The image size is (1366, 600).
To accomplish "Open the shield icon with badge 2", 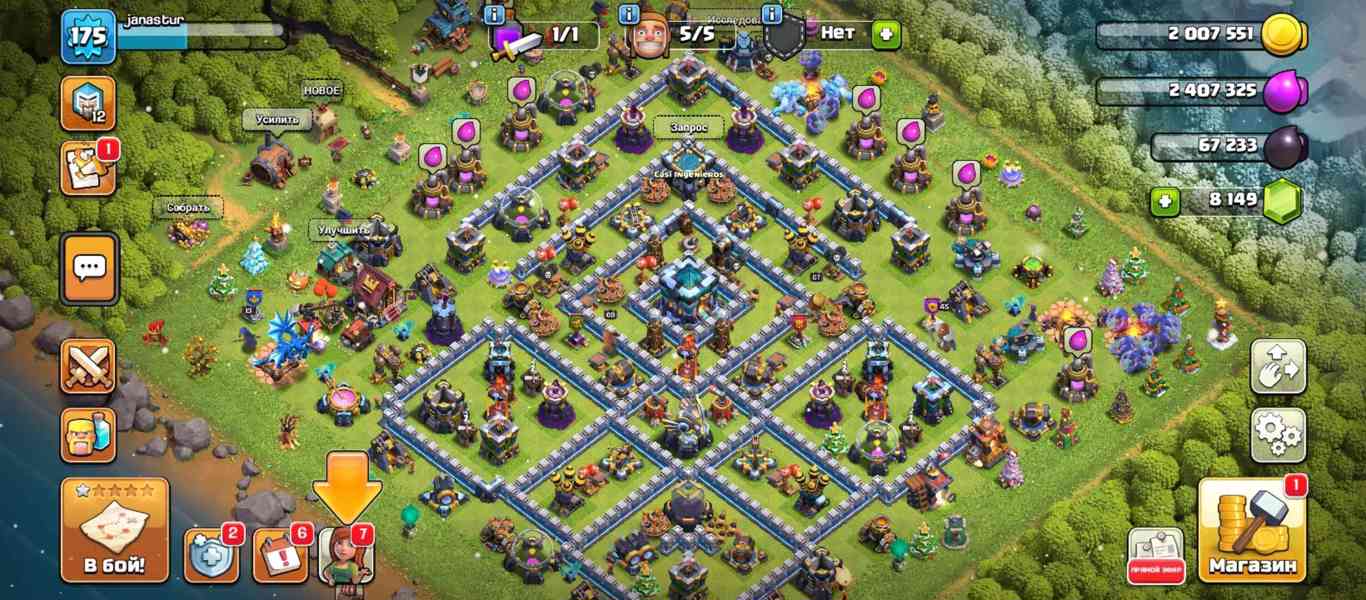I will tap(211, 555).
